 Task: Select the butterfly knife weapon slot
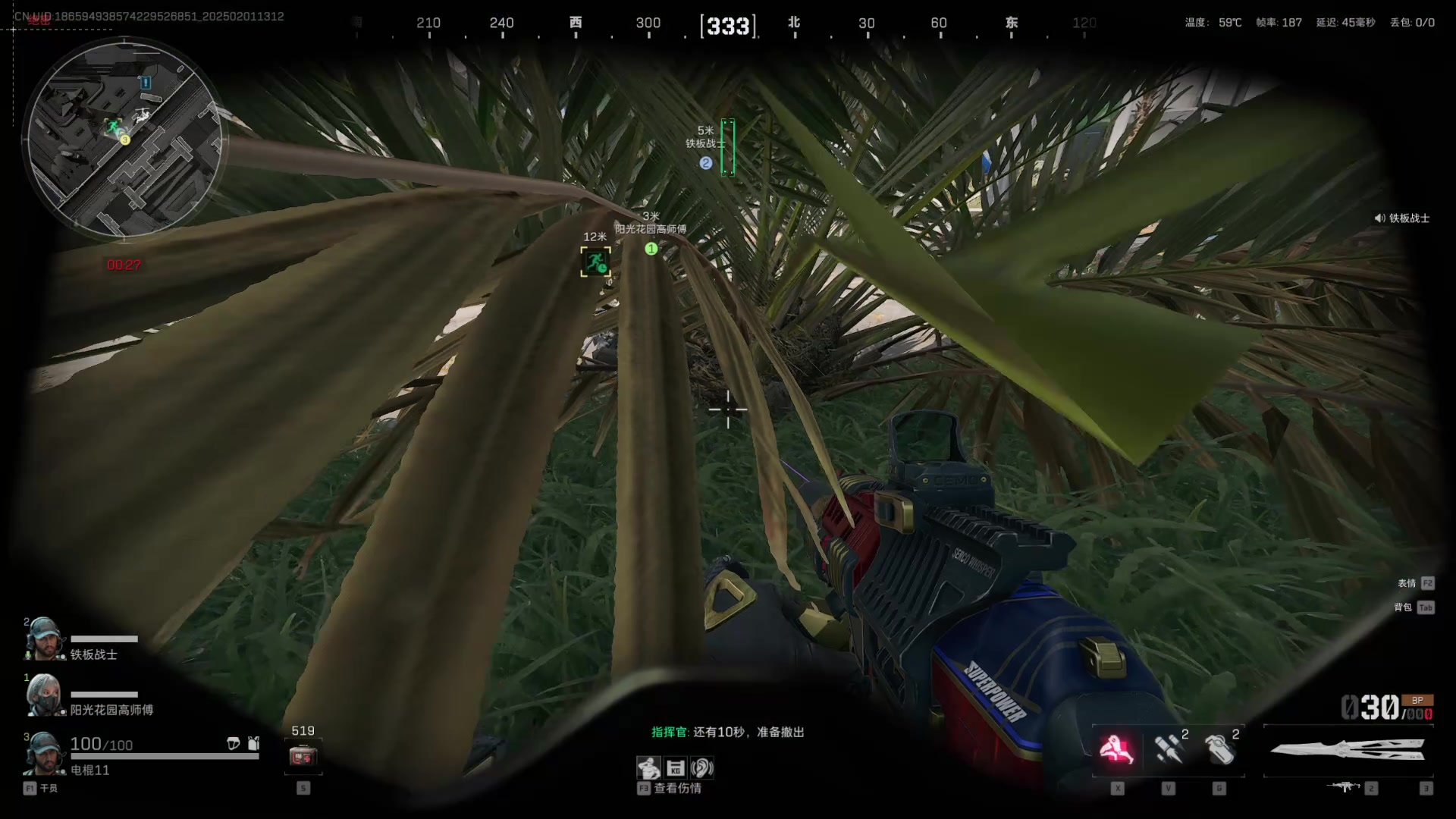(x=1348, y=751)
